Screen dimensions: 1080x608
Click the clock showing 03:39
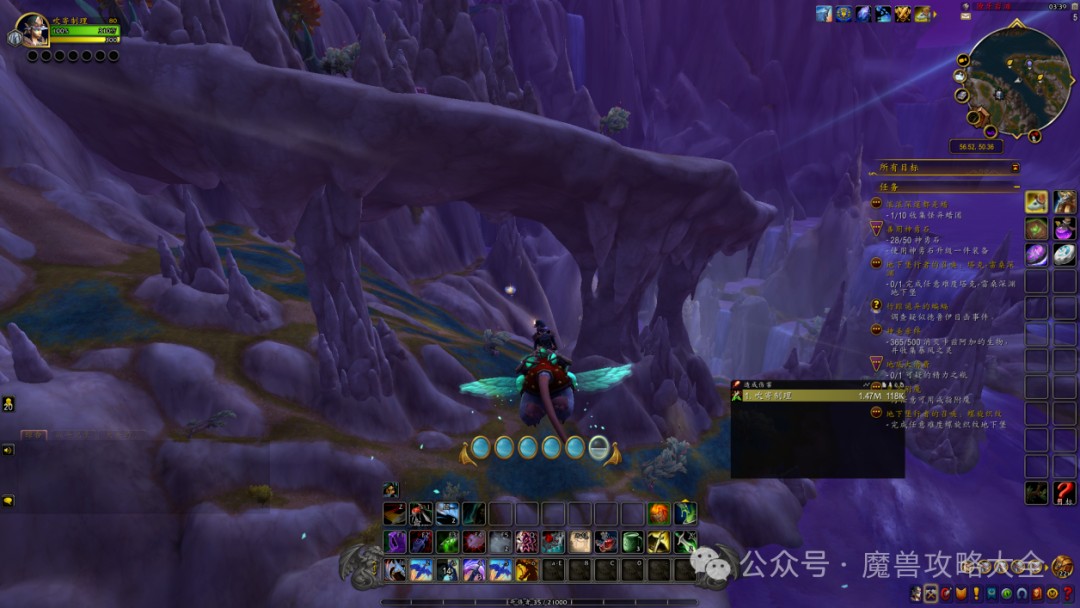pyautogui.click(x=1057, y=6)
